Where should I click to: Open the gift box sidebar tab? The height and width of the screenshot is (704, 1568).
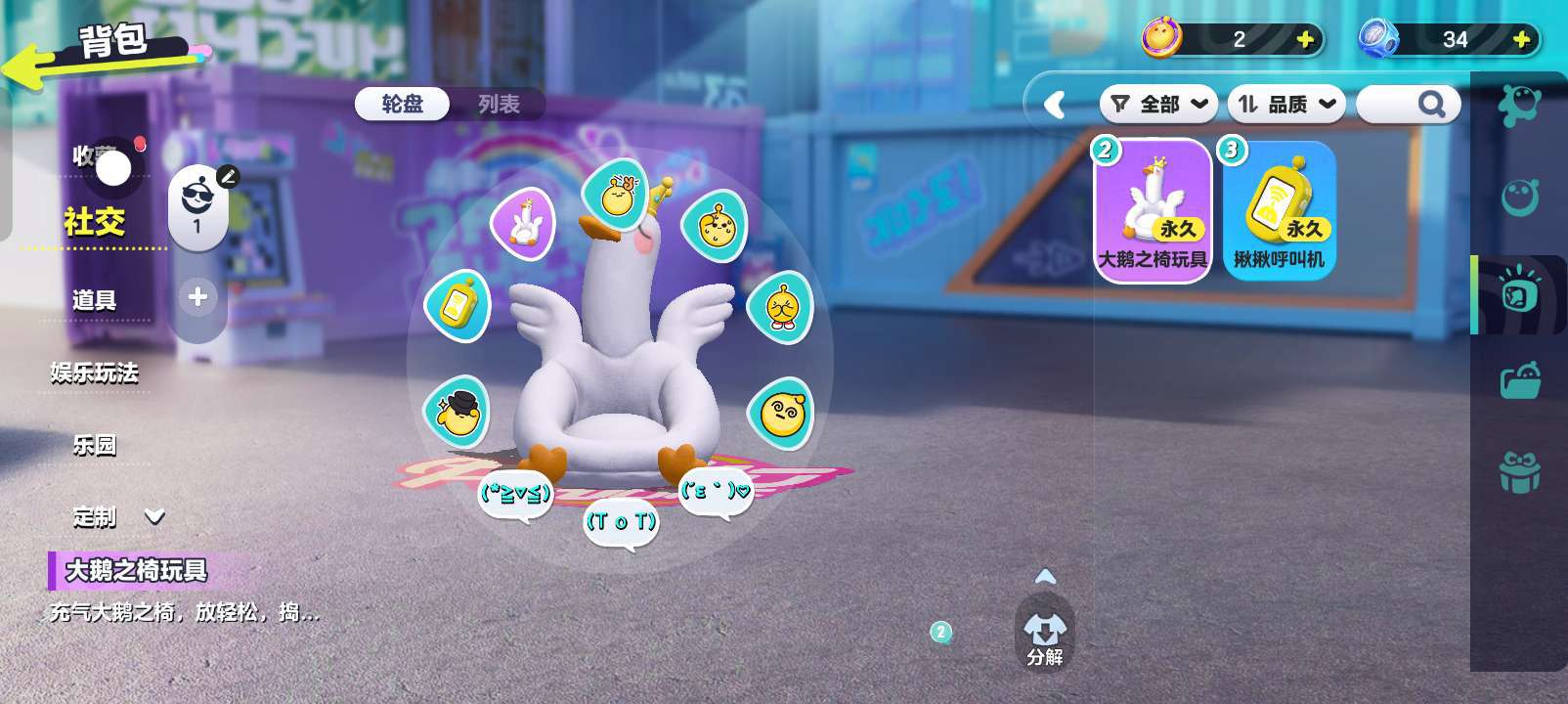(1519, 472)
